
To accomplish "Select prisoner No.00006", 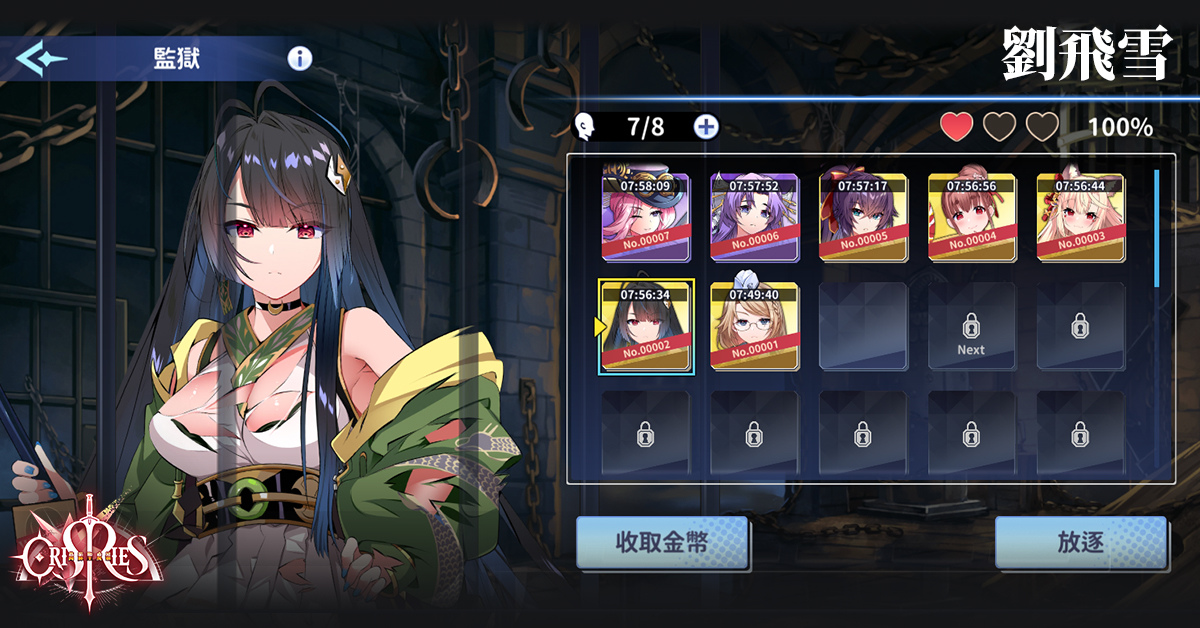I will (x=754, y=216).
